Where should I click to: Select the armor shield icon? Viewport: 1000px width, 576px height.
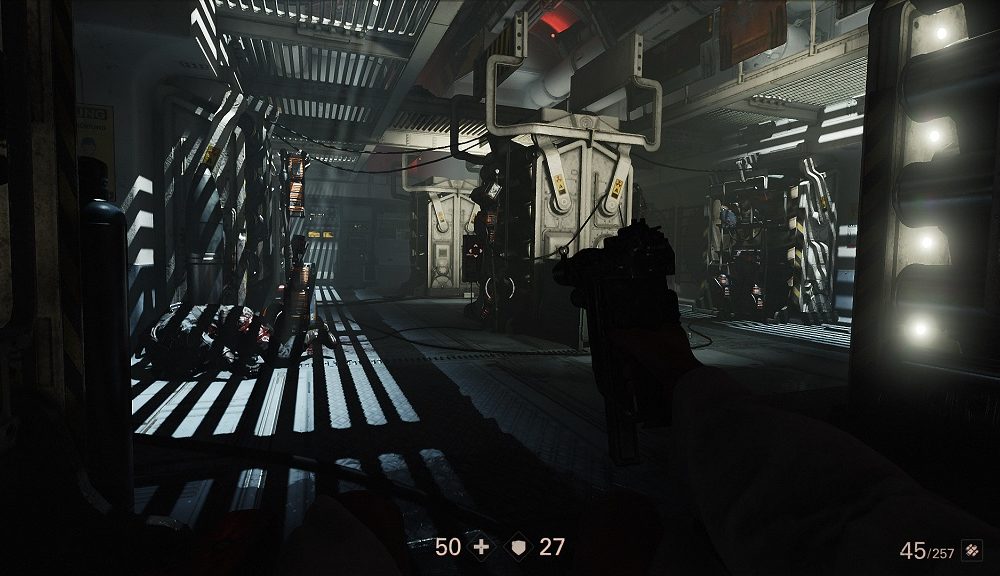tap(518, 547)
